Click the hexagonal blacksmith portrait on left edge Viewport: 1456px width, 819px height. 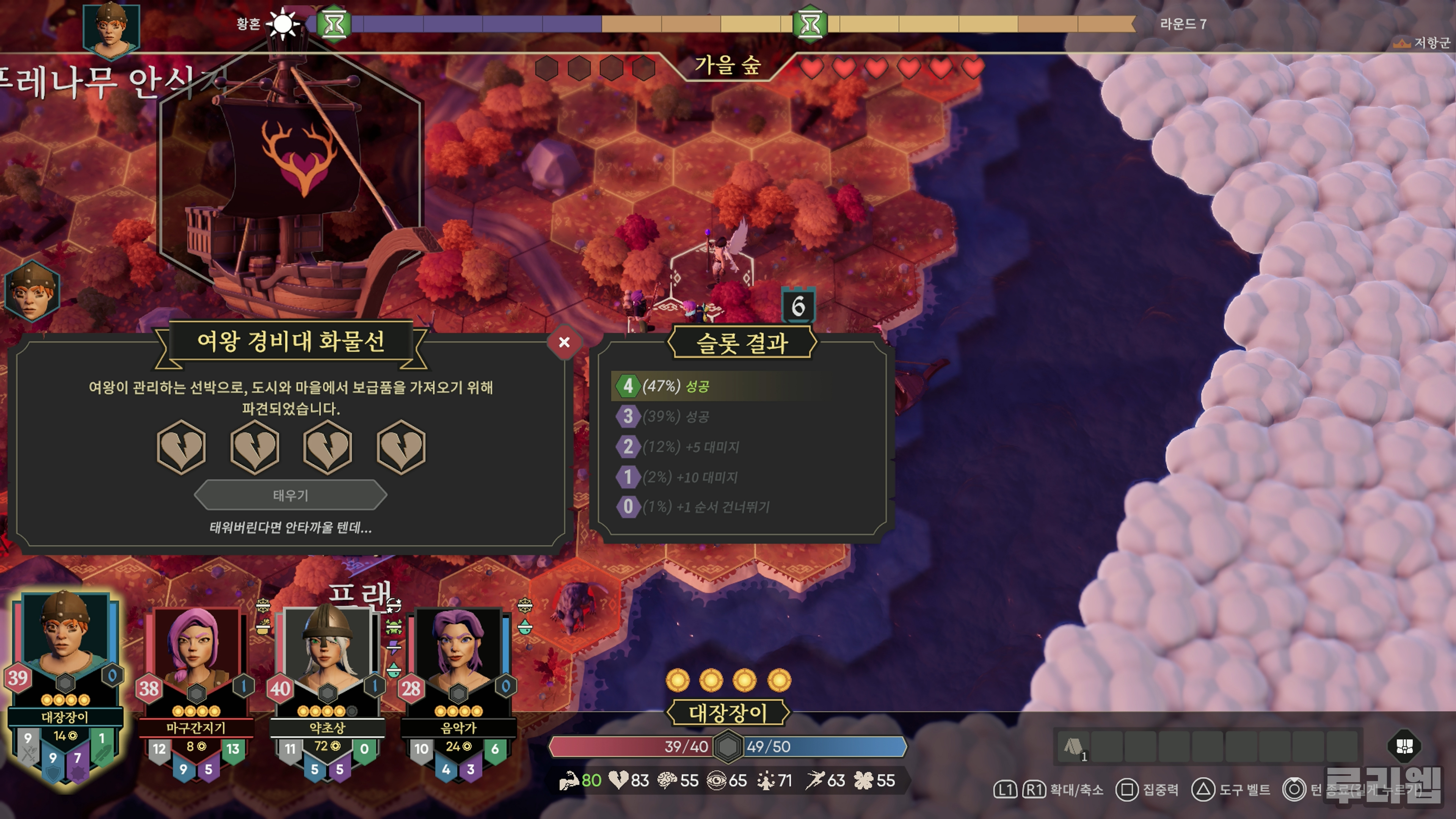(32, 292)
